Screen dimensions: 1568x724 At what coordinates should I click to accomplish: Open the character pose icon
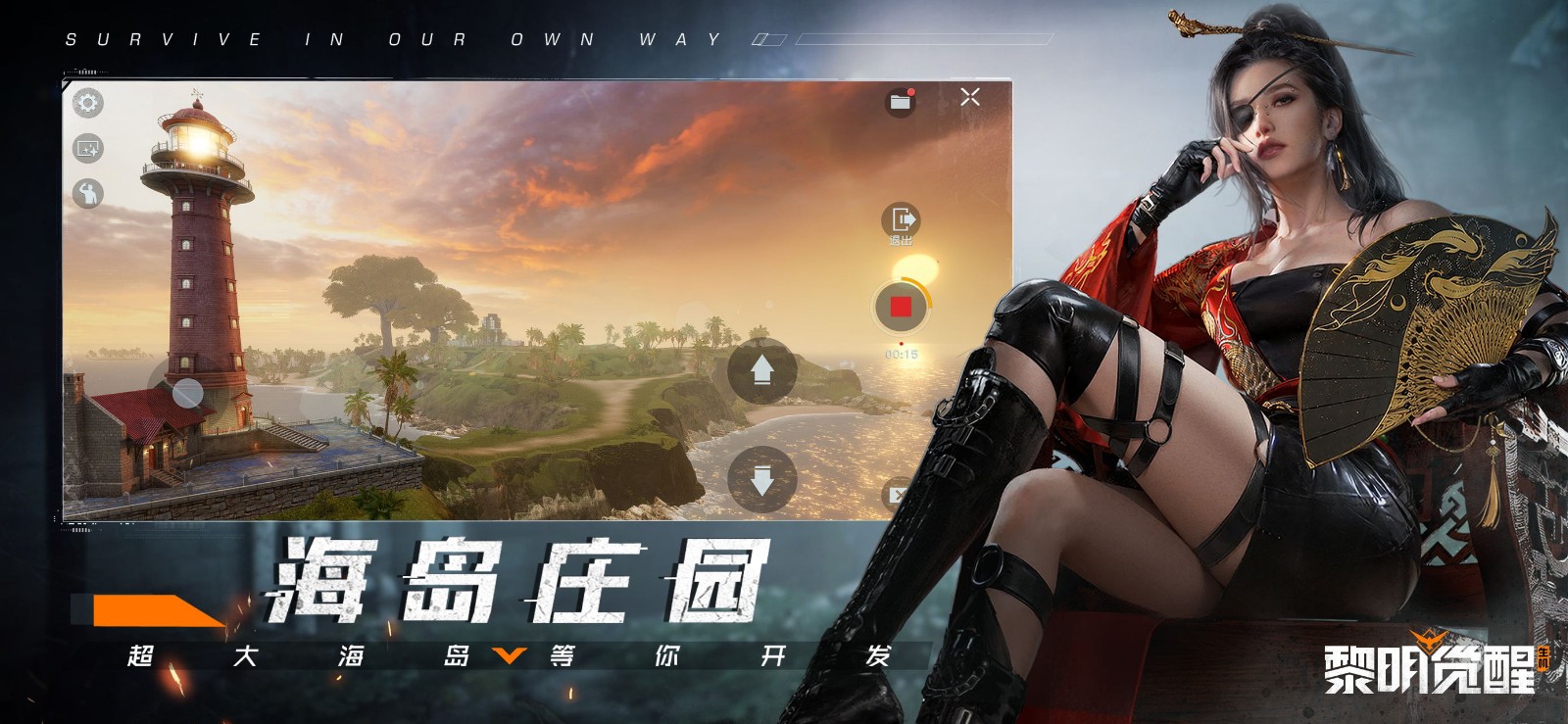click(x=88, y=193)
